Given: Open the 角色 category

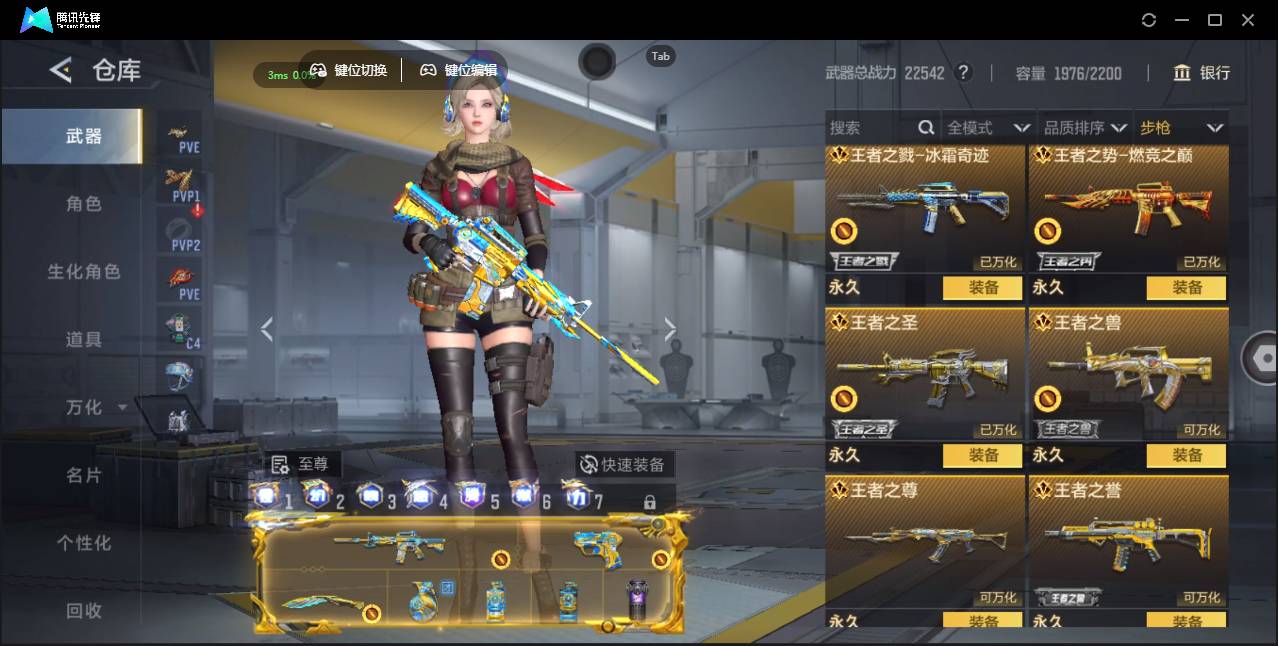Looking at the screenshot, I should pyautogui.click(x=83, y=204).
